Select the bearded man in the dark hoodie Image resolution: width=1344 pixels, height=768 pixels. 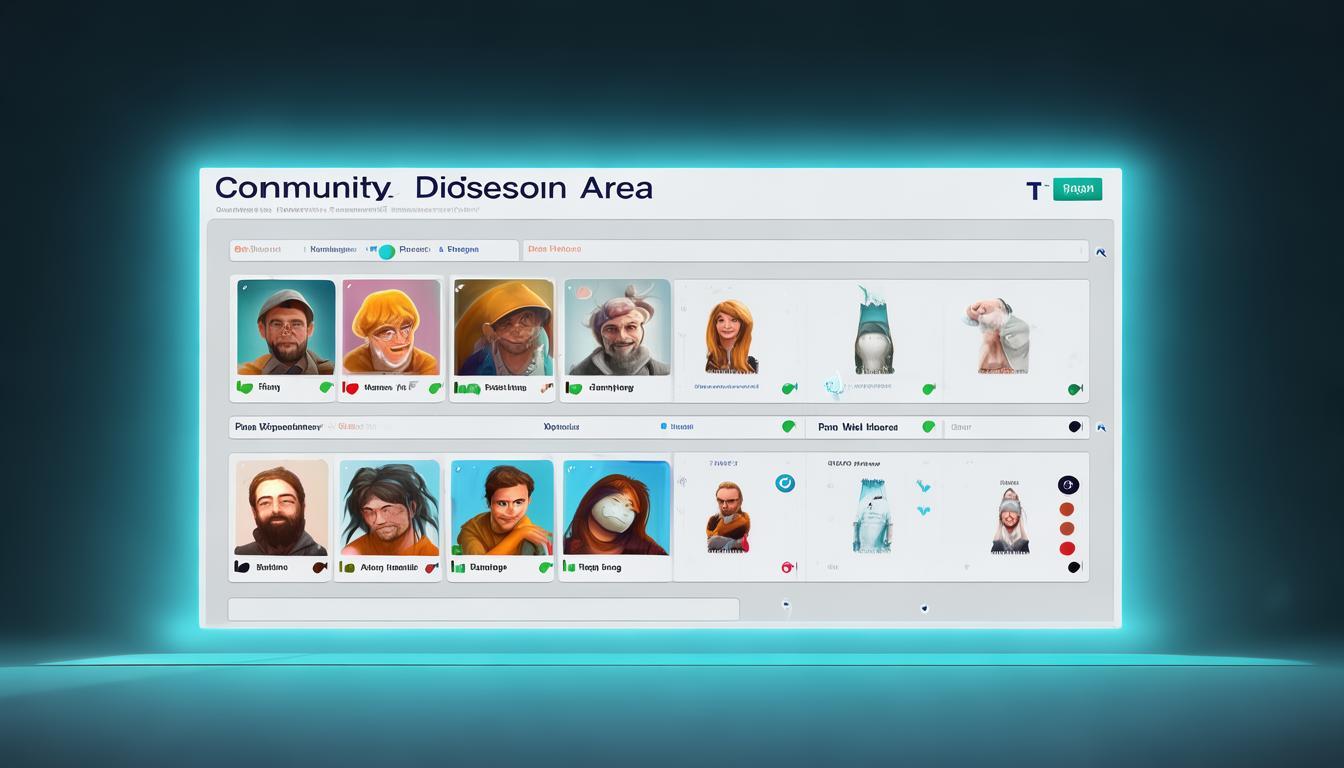click(281, 507)
